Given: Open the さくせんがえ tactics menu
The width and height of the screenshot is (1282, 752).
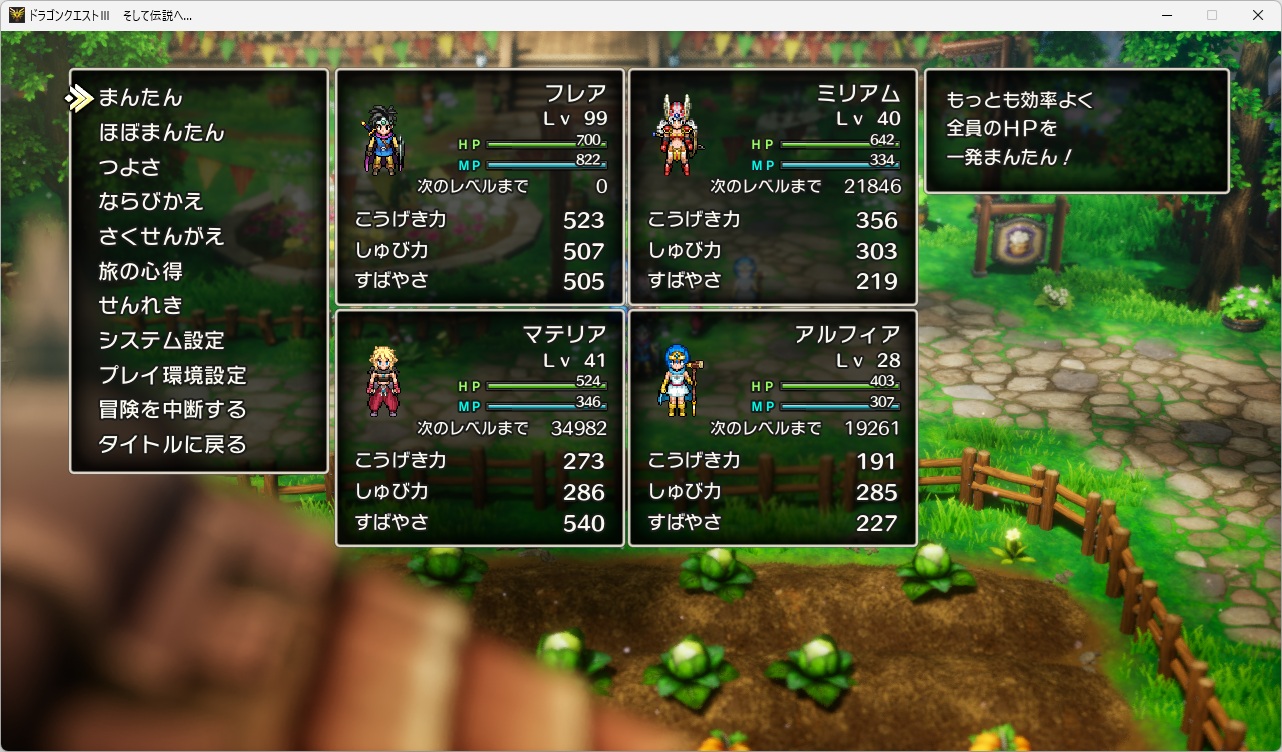Looking at the screenshot, I should (161, 237).
